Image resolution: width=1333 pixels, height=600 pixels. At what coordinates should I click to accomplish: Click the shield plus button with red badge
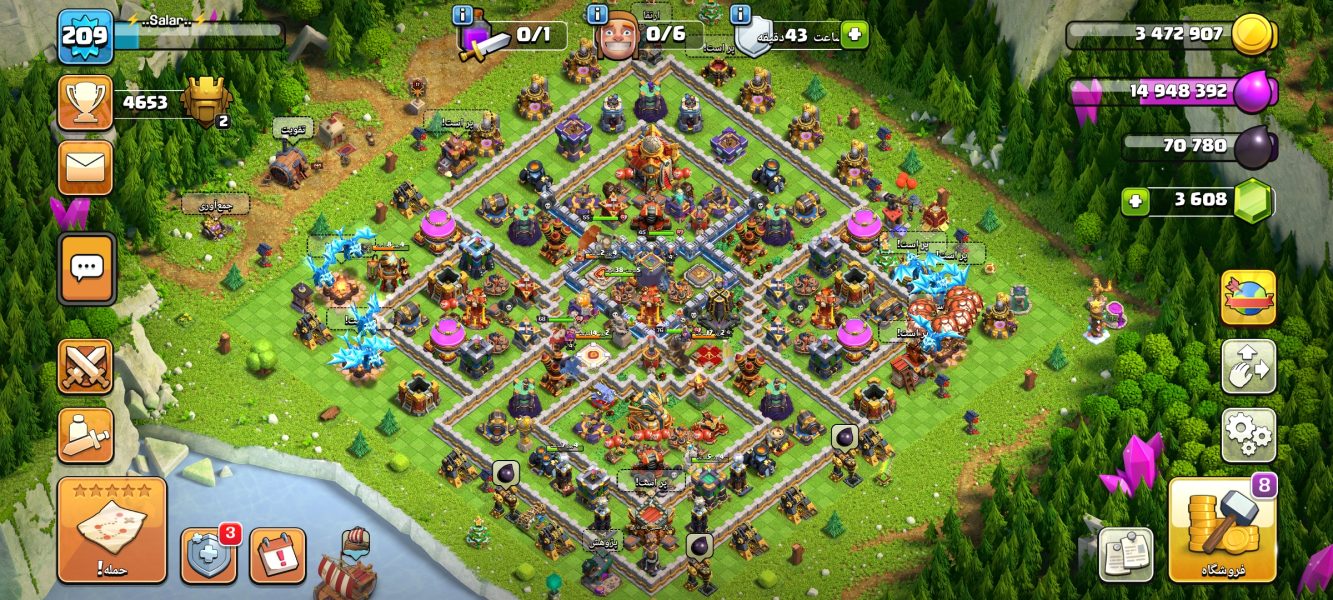(209, 555)
